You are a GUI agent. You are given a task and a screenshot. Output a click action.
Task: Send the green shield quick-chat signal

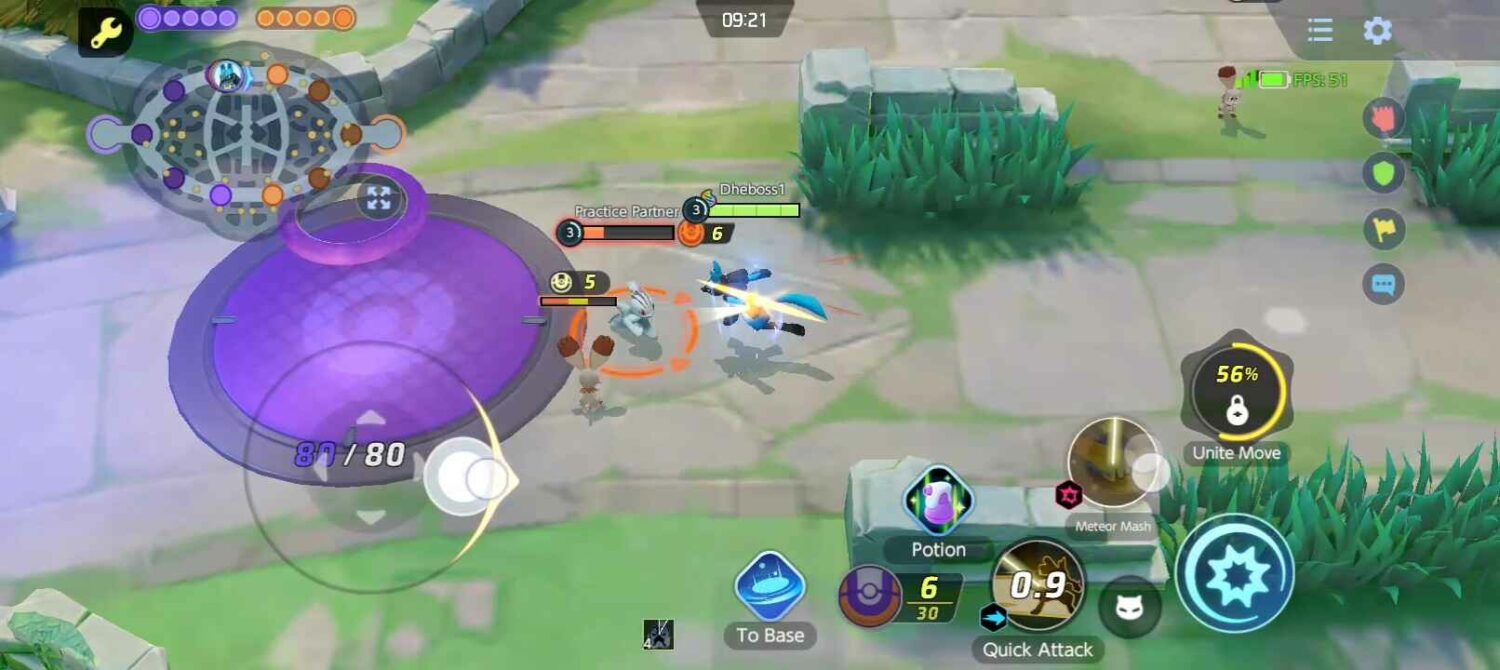pos(1384,173)
